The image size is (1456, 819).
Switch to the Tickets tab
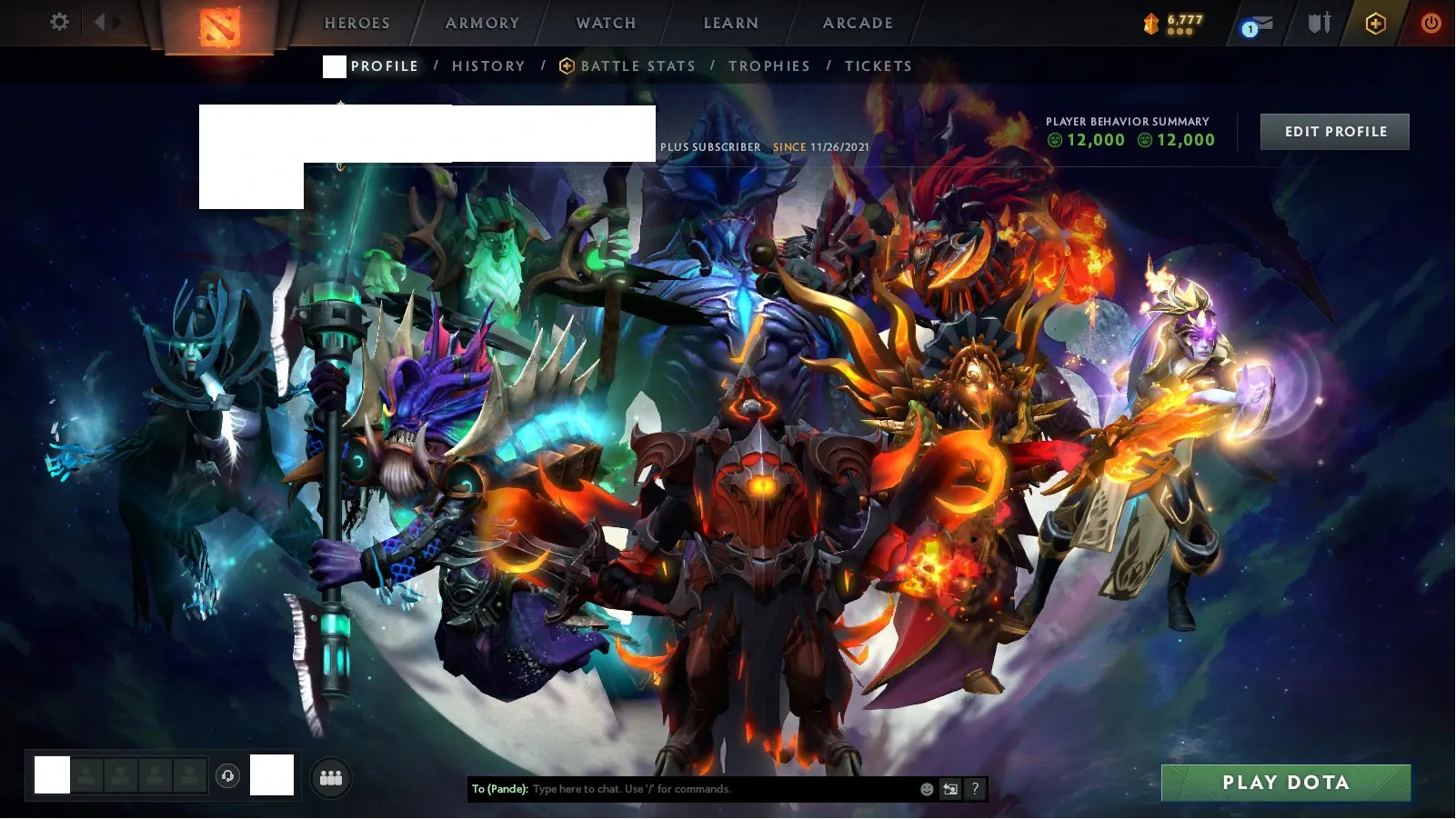[878, 66]
